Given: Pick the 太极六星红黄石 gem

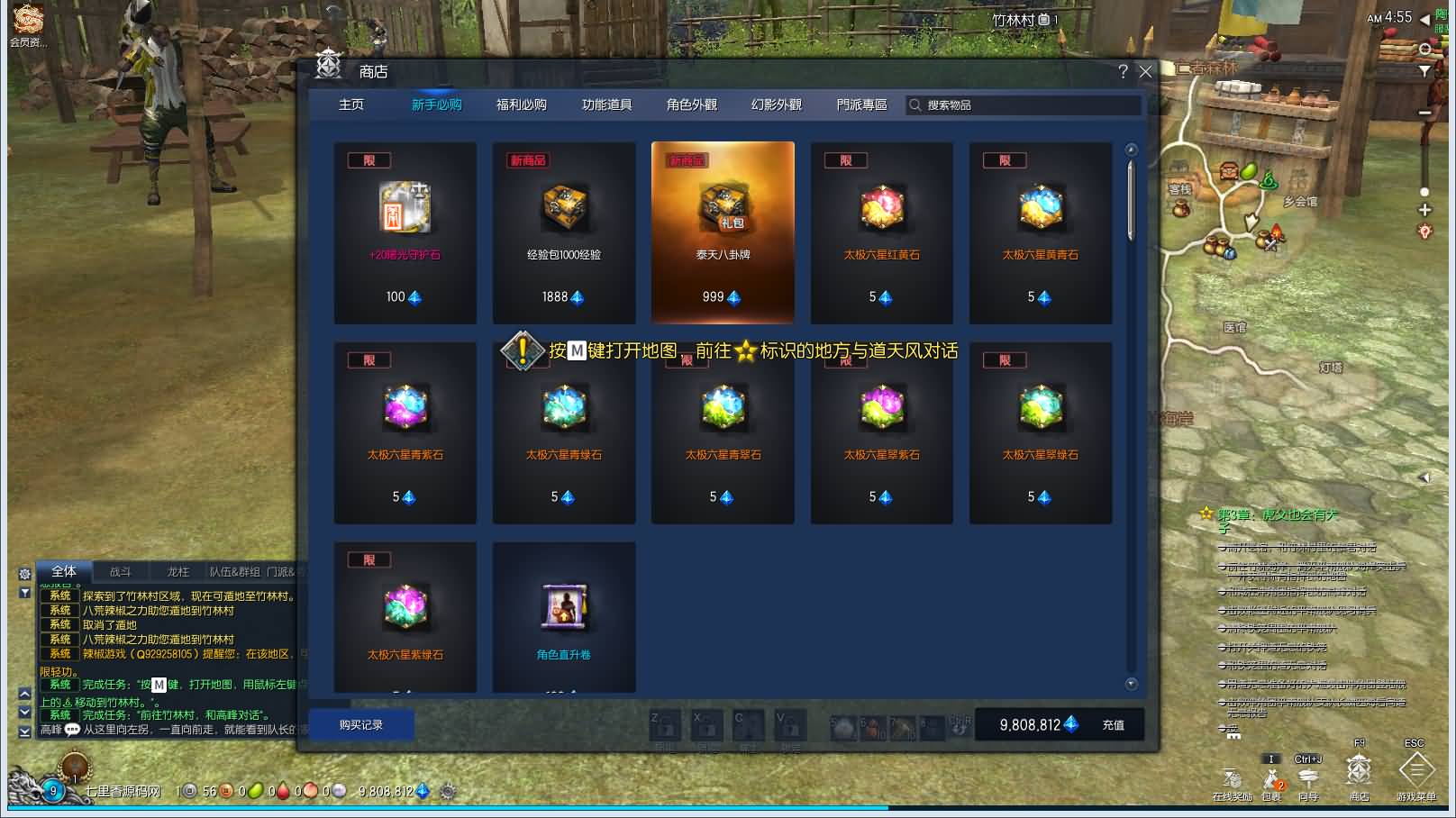Looking at the screenshot, I should tap(881, 232).
